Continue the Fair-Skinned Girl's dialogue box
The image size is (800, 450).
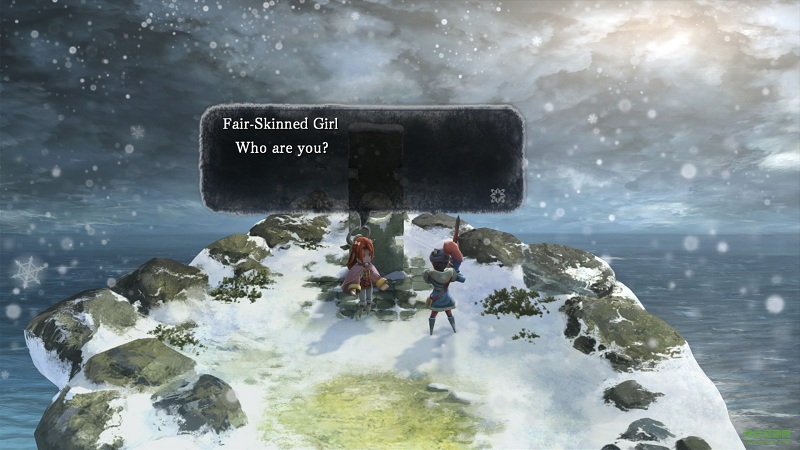click(360, 158)
